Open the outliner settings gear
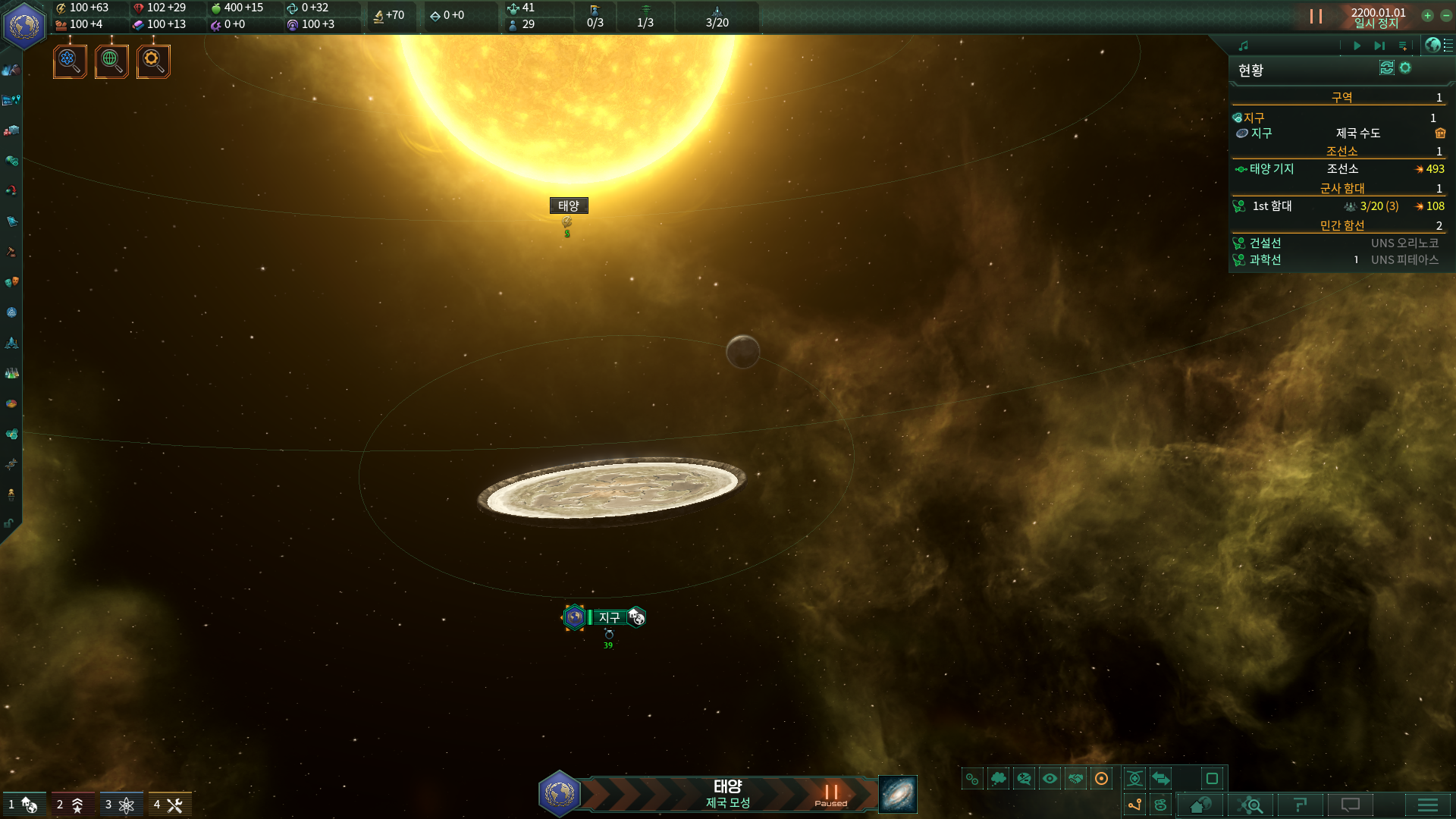The image size is (1456, 819). point(1405,68)
